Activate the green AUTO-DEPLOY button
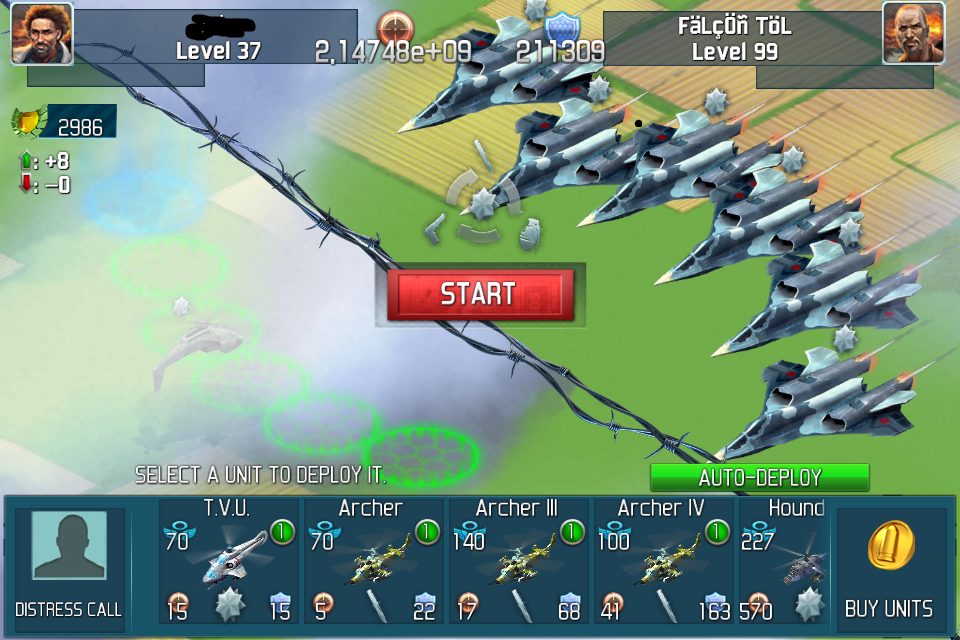Viewport: 960px width, 640px height. [760, 477]
